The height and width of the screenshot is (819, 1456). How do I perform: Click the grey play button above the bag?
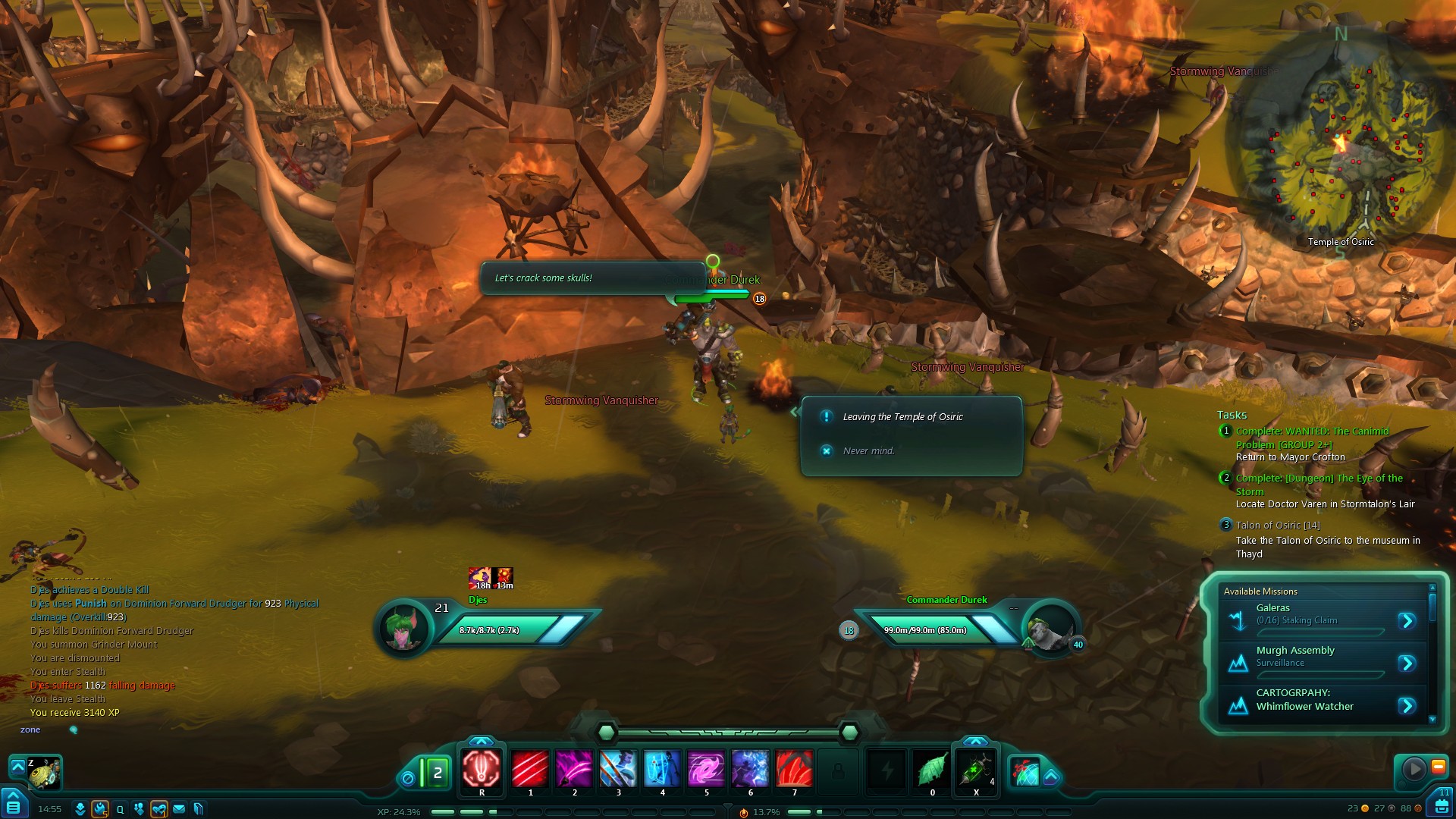tap(1414, 769)
